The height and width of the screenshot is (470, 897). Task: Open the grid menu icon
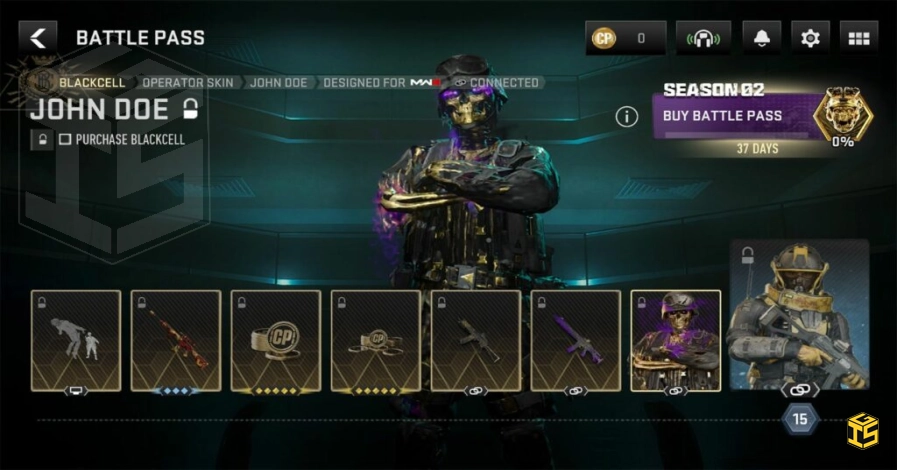[x=858, y=39]
